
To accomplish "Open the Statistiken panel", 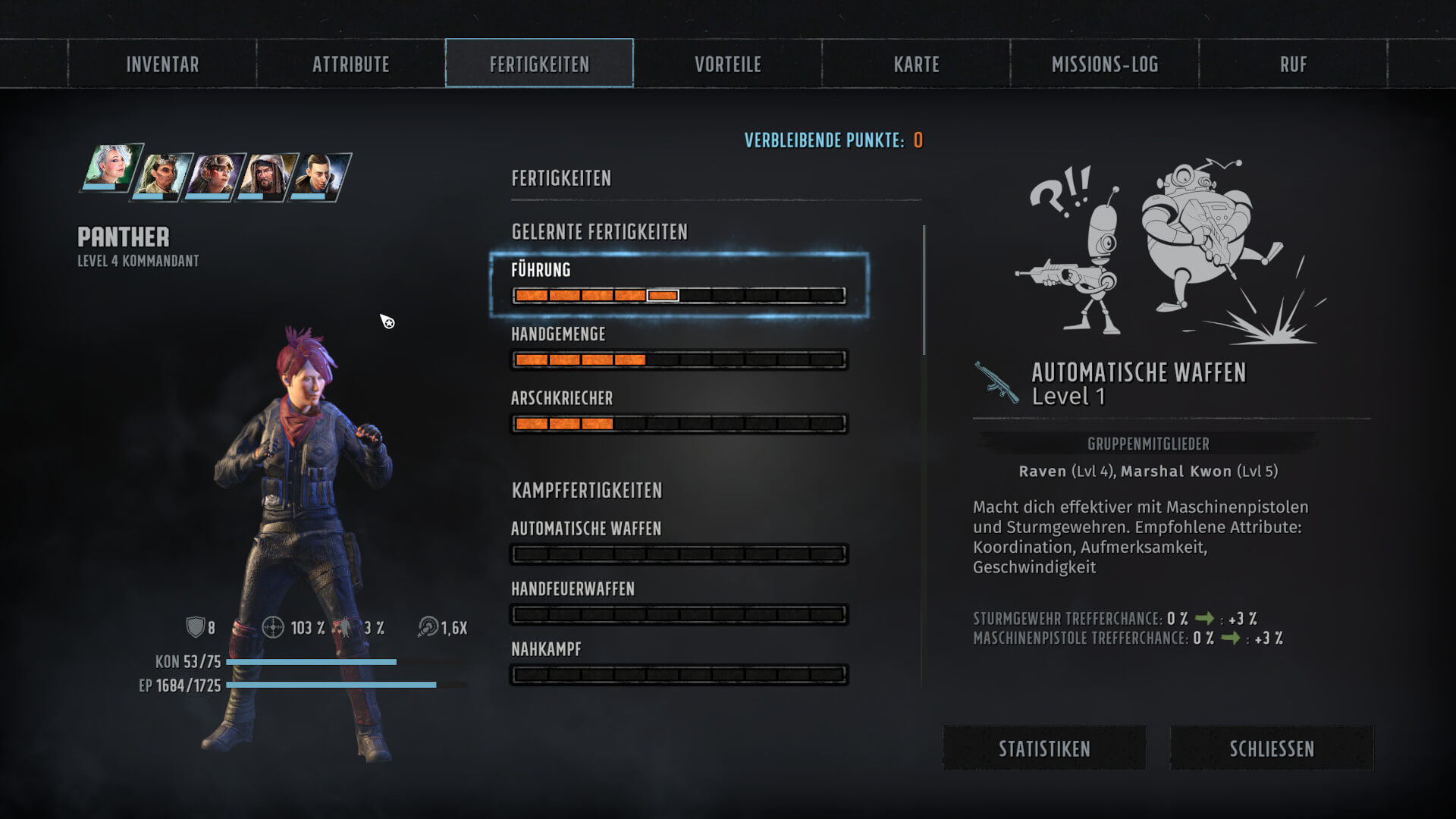I will [1044, 748].
